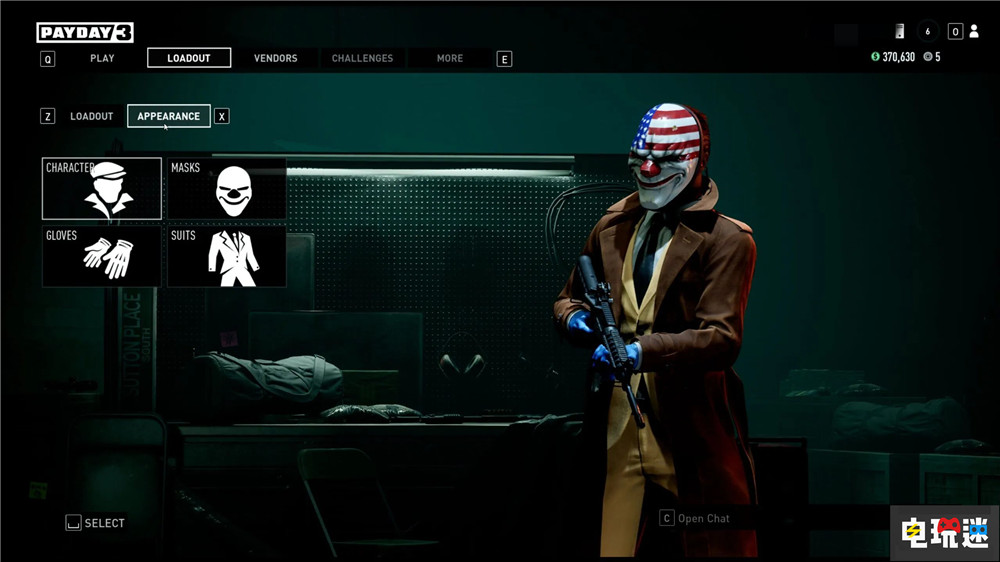Viewport: 1000px width, 562px height.
Task: Open the Play menu tab
Action: [x=102, y=58]
